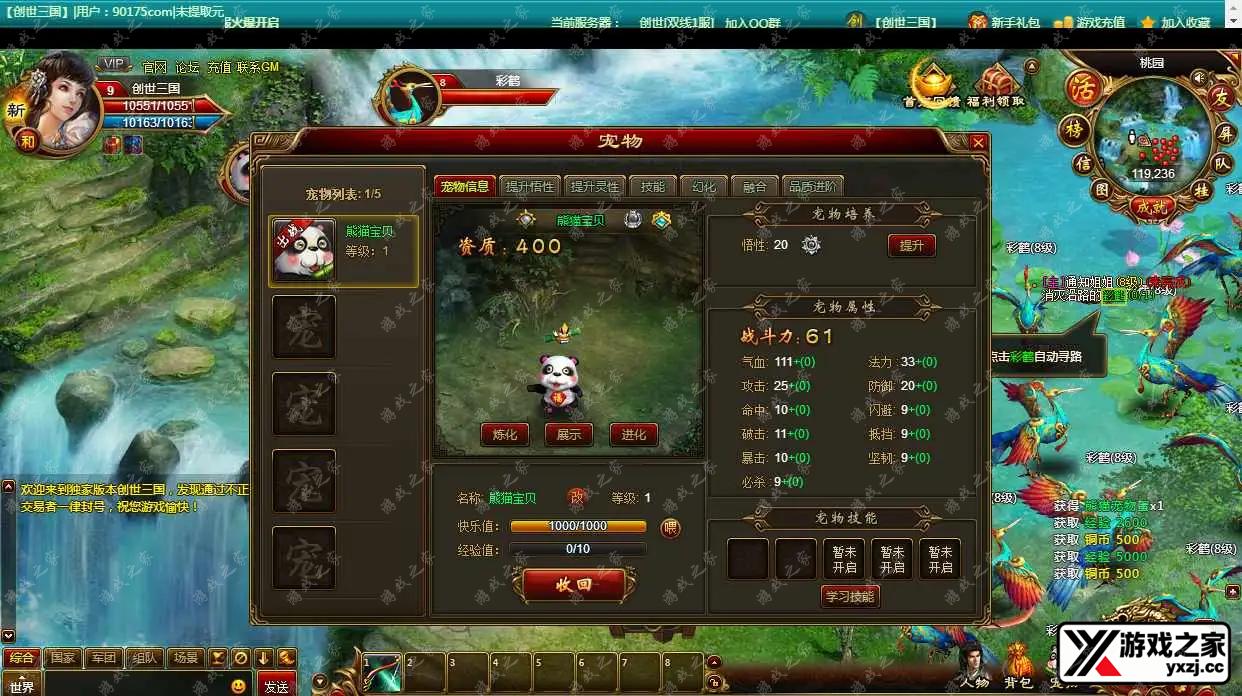Open the 提升灵性 tab
The height and width of the screenshot is (696, 1242).
594,187
